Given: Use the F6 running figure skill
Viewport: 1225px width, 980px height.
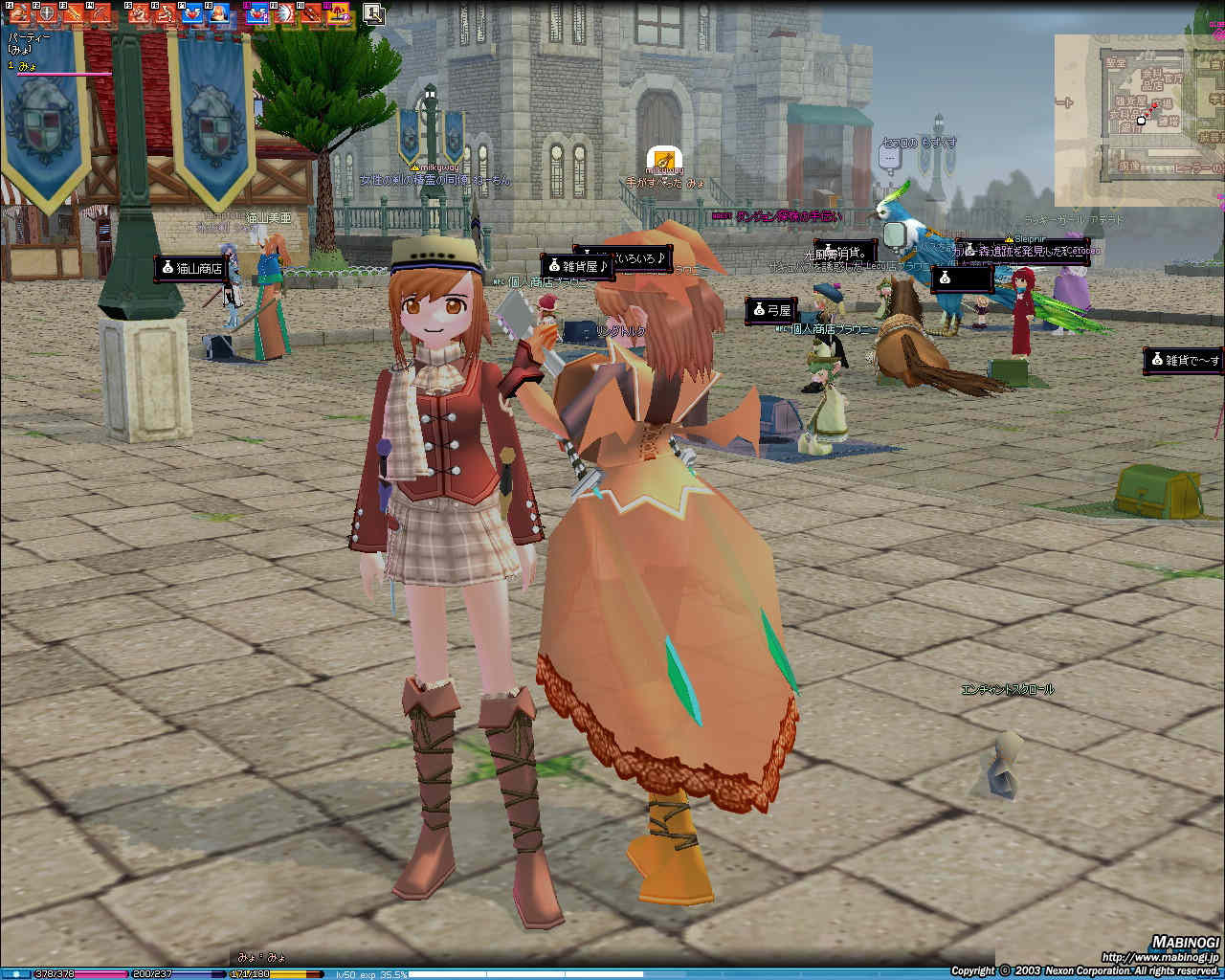Looking at the screenshot, I should click(166, 13).
